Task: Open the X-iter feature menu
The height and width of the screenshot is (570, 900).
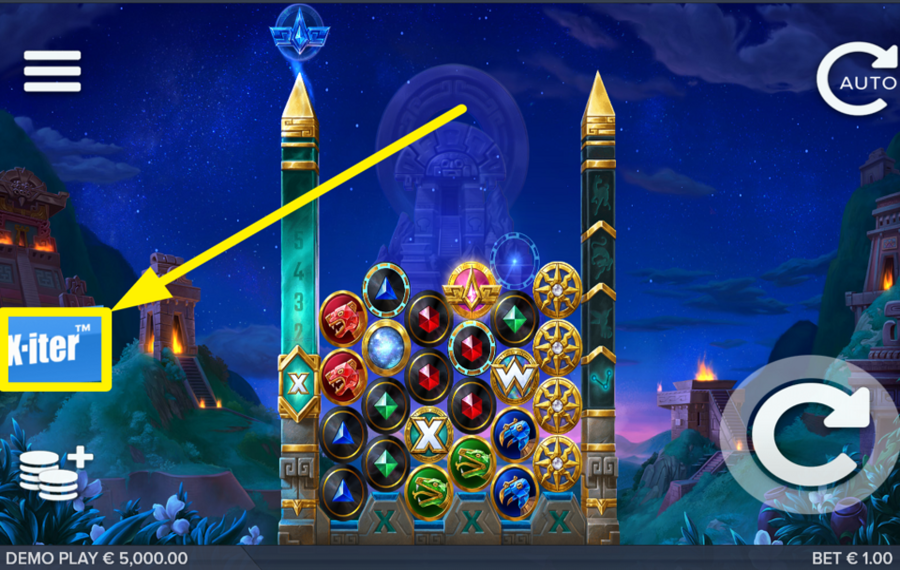Action: point(57,349)
